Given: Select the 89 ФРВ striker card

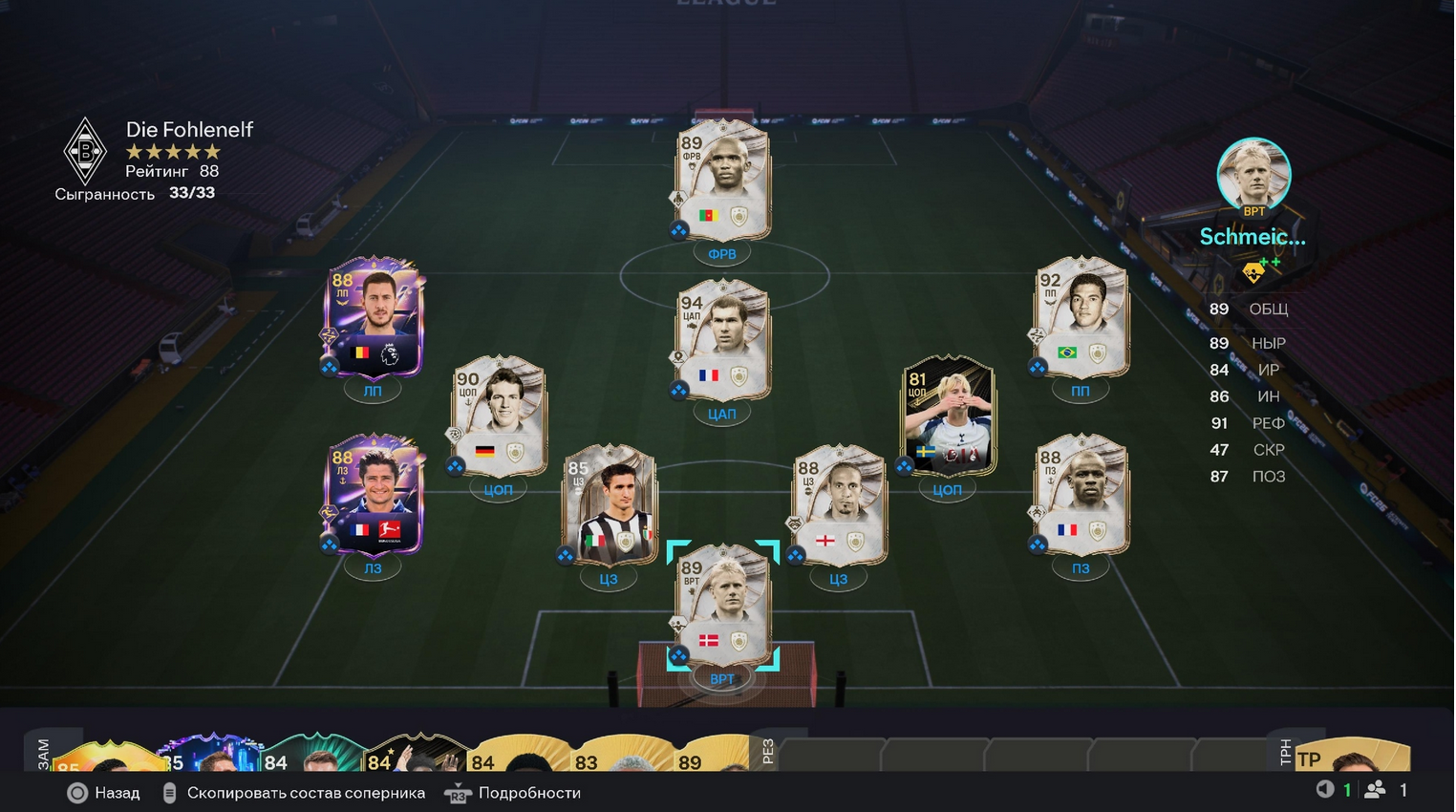Looking at the screenshot, I should pyautogui.click(x=722, y=181).
